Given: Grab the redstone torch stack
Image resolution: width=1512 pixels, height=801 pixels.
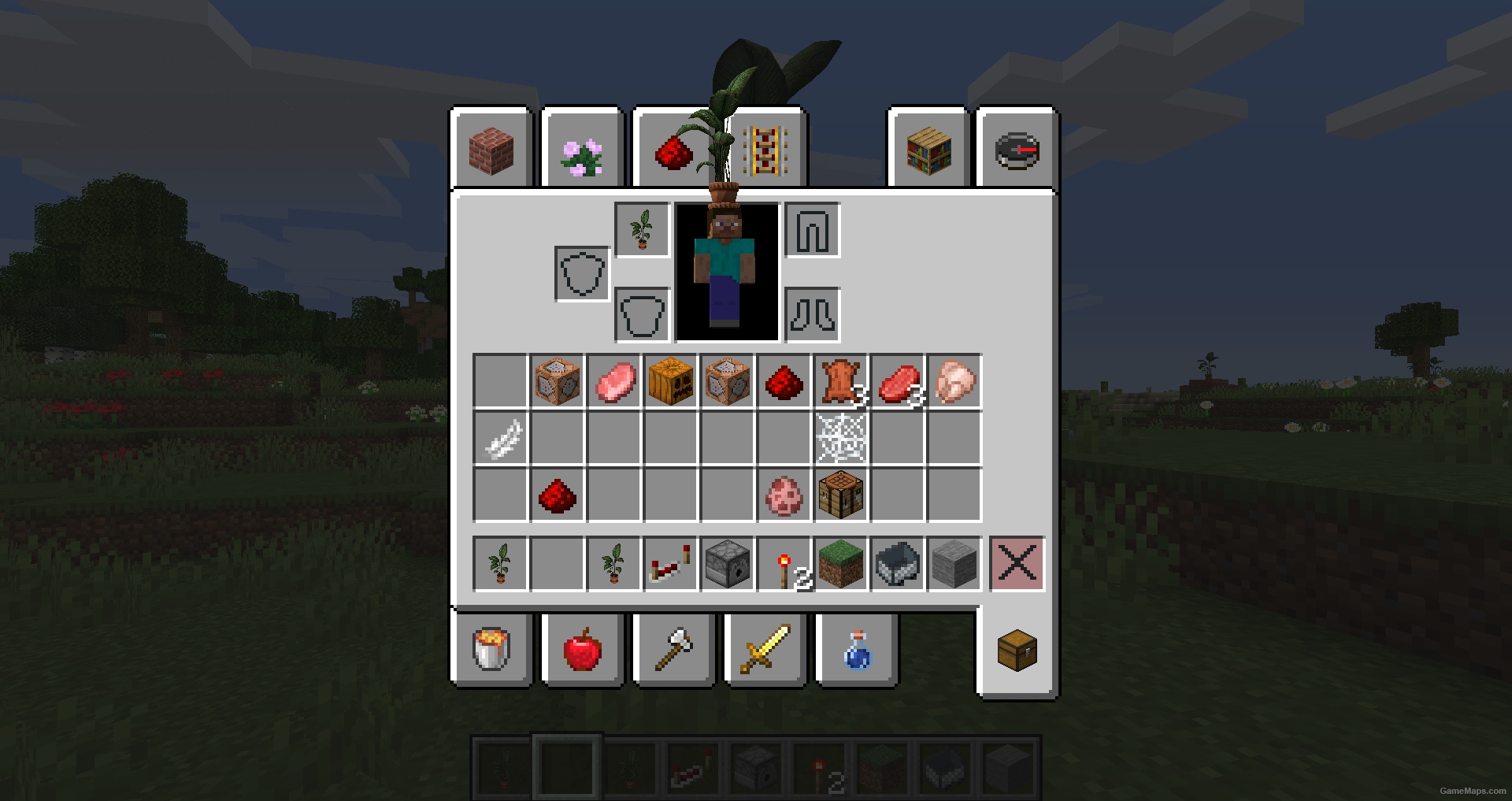Looking at the screenshot, I should 784,563.
